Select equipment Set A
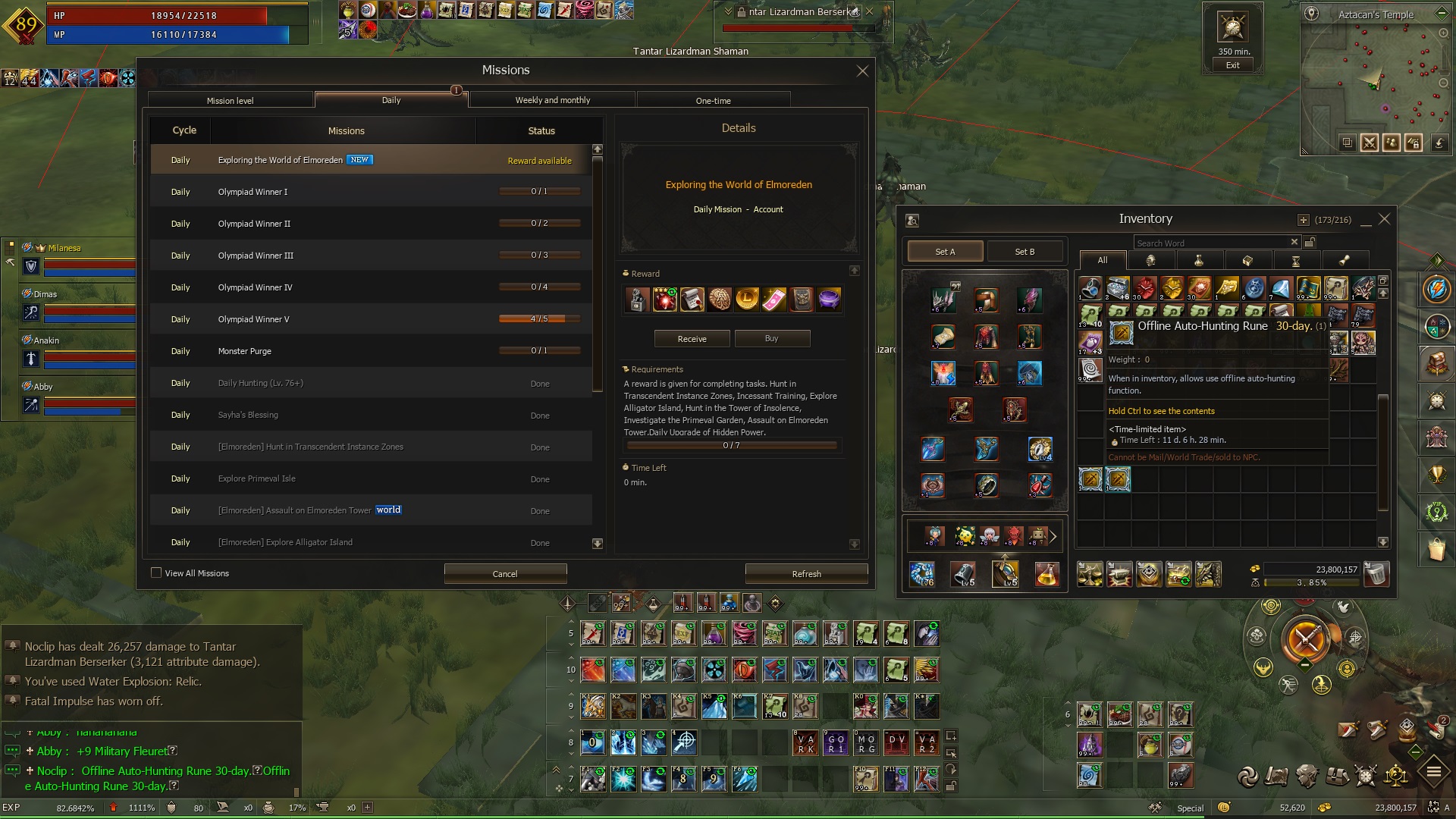The image size is (1456, 819). [x=945, y=252]
